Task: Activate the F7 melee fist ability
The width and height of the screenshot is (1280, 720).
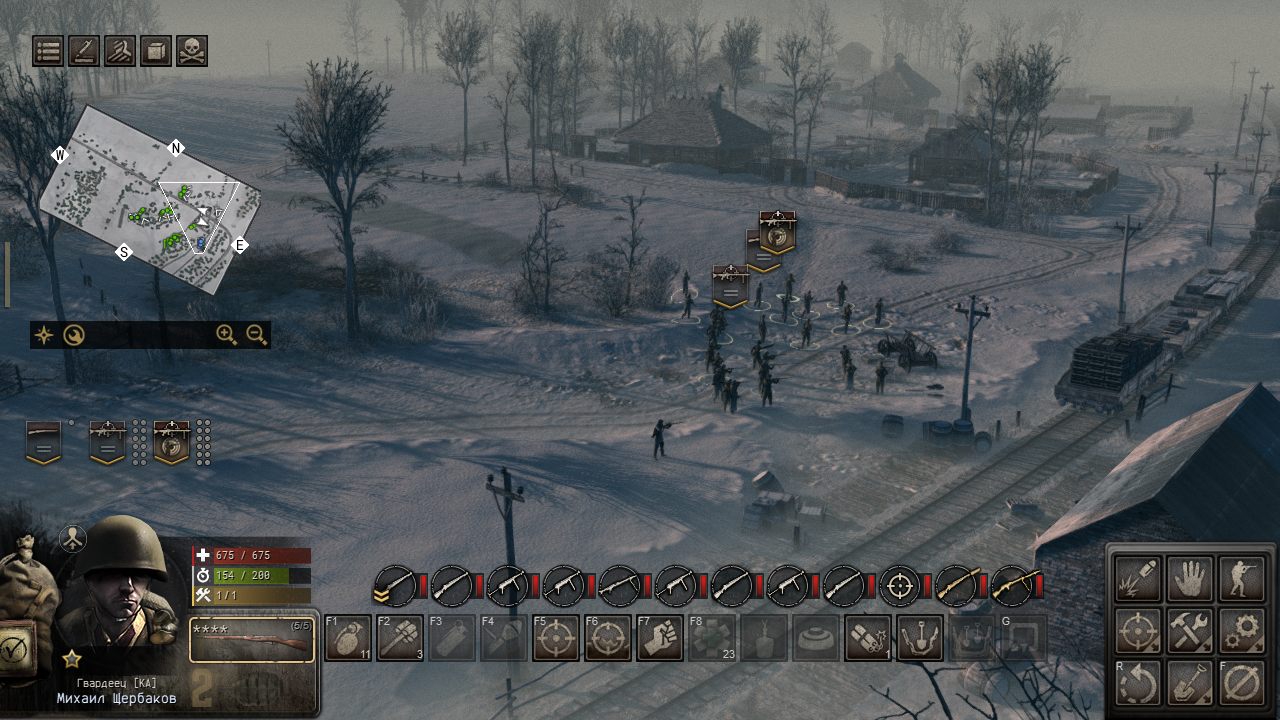Action: pyautogui.click(x=662, y=637)
